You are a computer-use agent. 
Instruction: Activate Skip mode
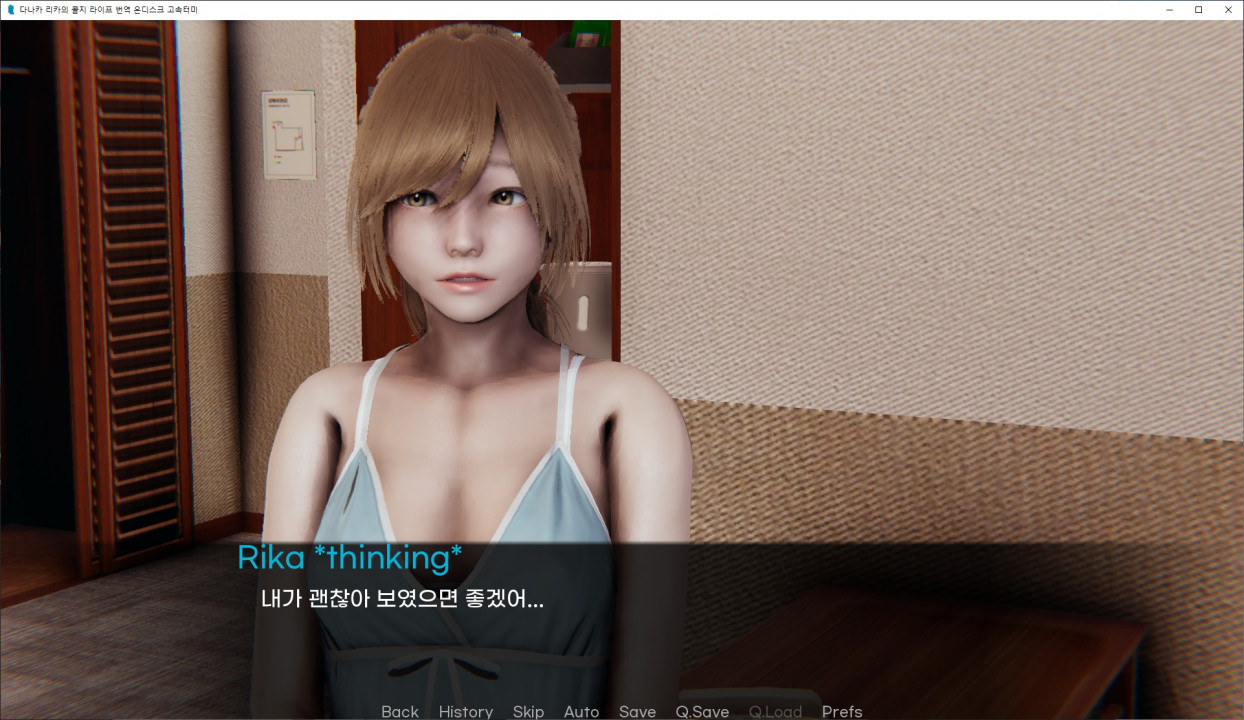click(528, 711)
